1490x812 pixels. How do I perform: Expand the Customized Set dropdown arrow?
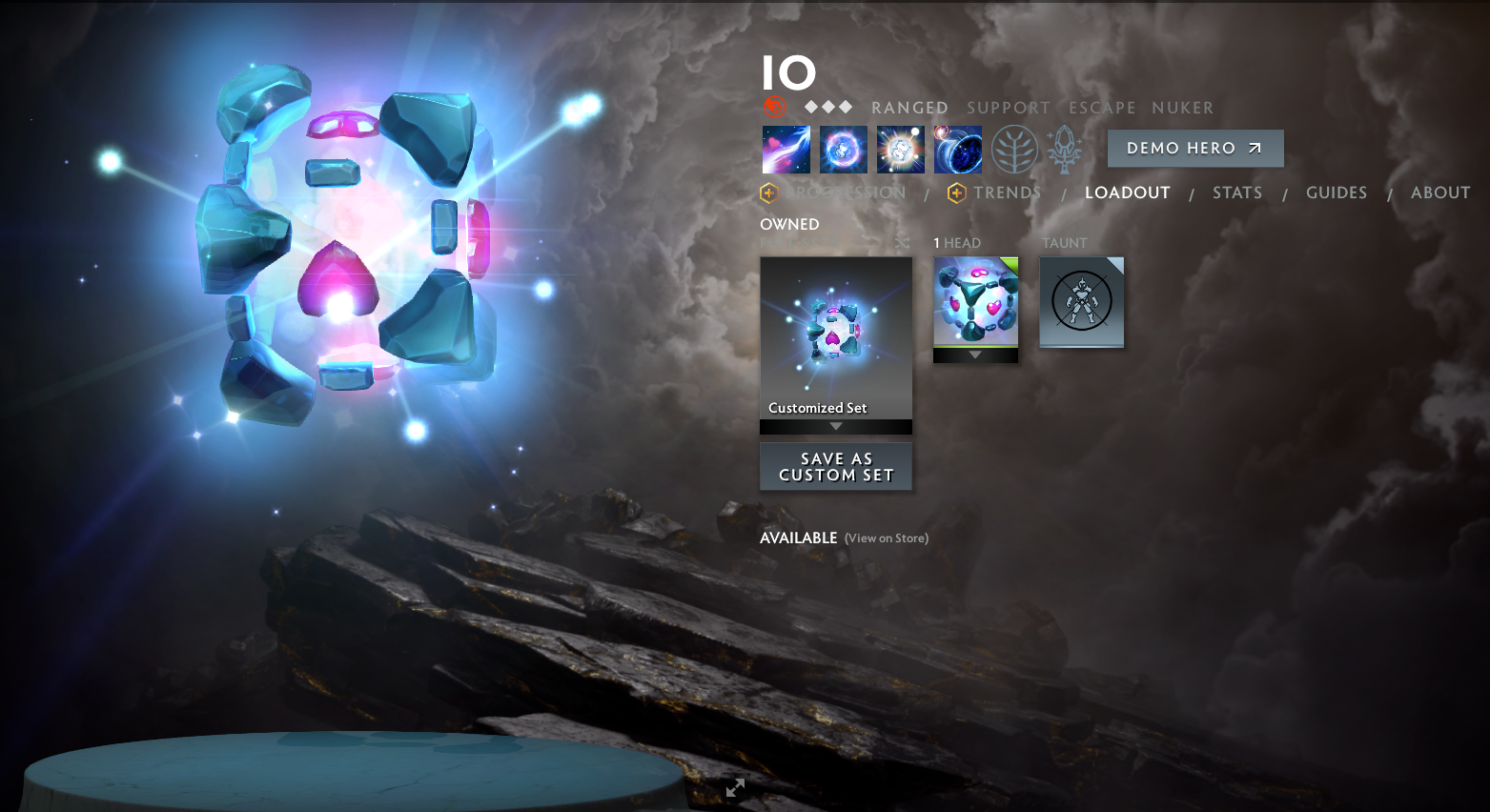pyautogui.click(x=836, y=426)
